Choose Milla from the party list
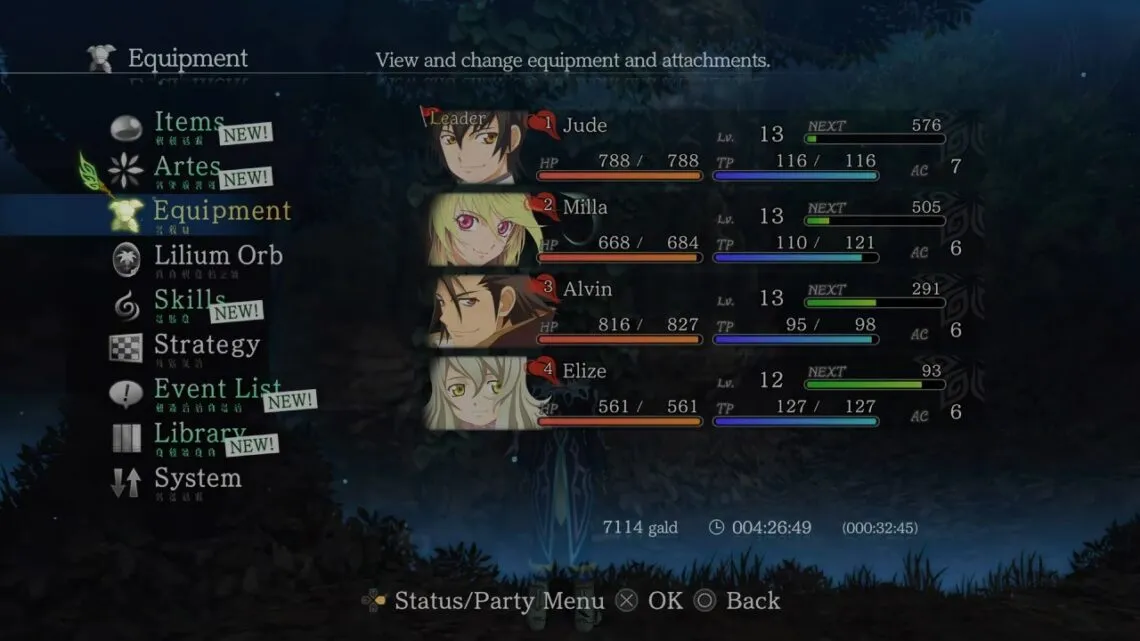This screenshot has height=641, width=1140. [740, 229]
